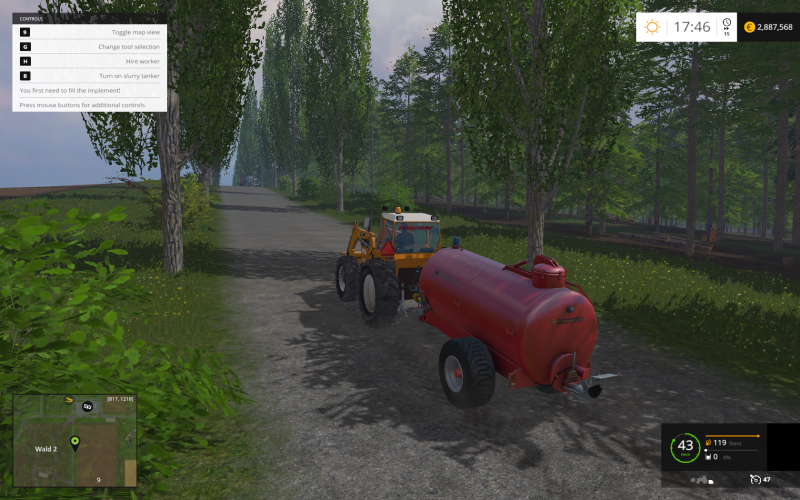This screenshot has width=800, height=500.
Task: Click the yellow hotspot icon on minimap
Action: point(69,400)
